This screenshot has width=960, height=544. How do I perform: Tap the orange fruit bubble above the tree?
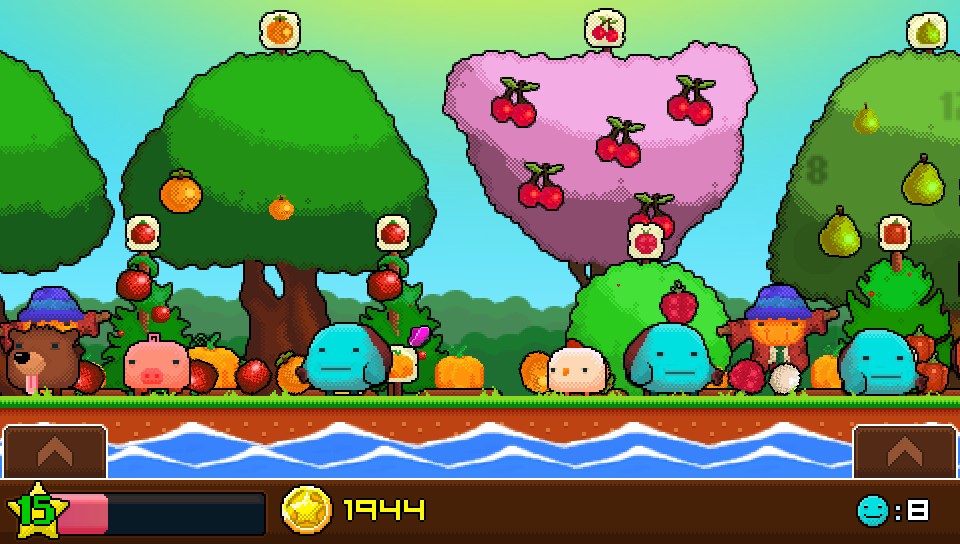coord(279,30)
